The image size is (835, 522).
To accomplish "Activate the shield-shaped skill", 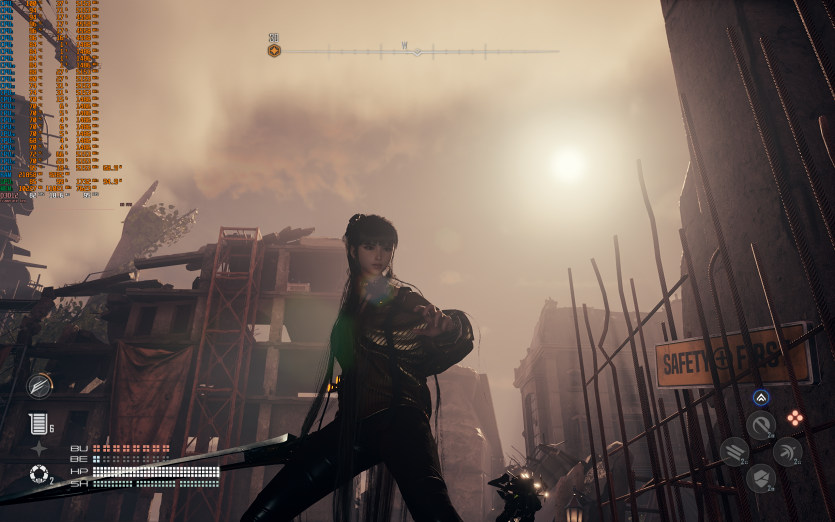I will point(761,478).
